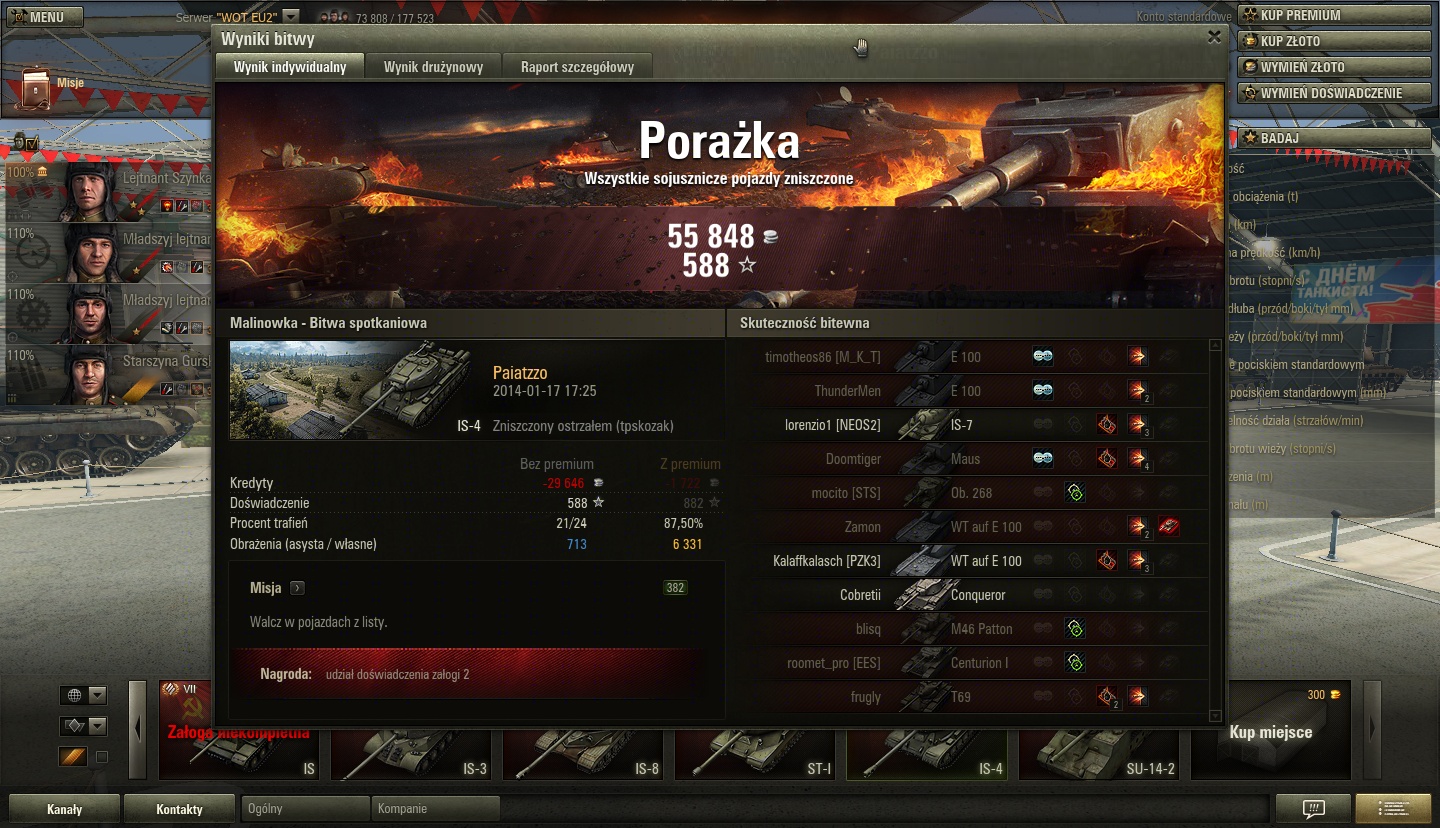The image size is (1440, 828).
Task: Click the KUP ZŁOTO button
Action: point(1334,41)
